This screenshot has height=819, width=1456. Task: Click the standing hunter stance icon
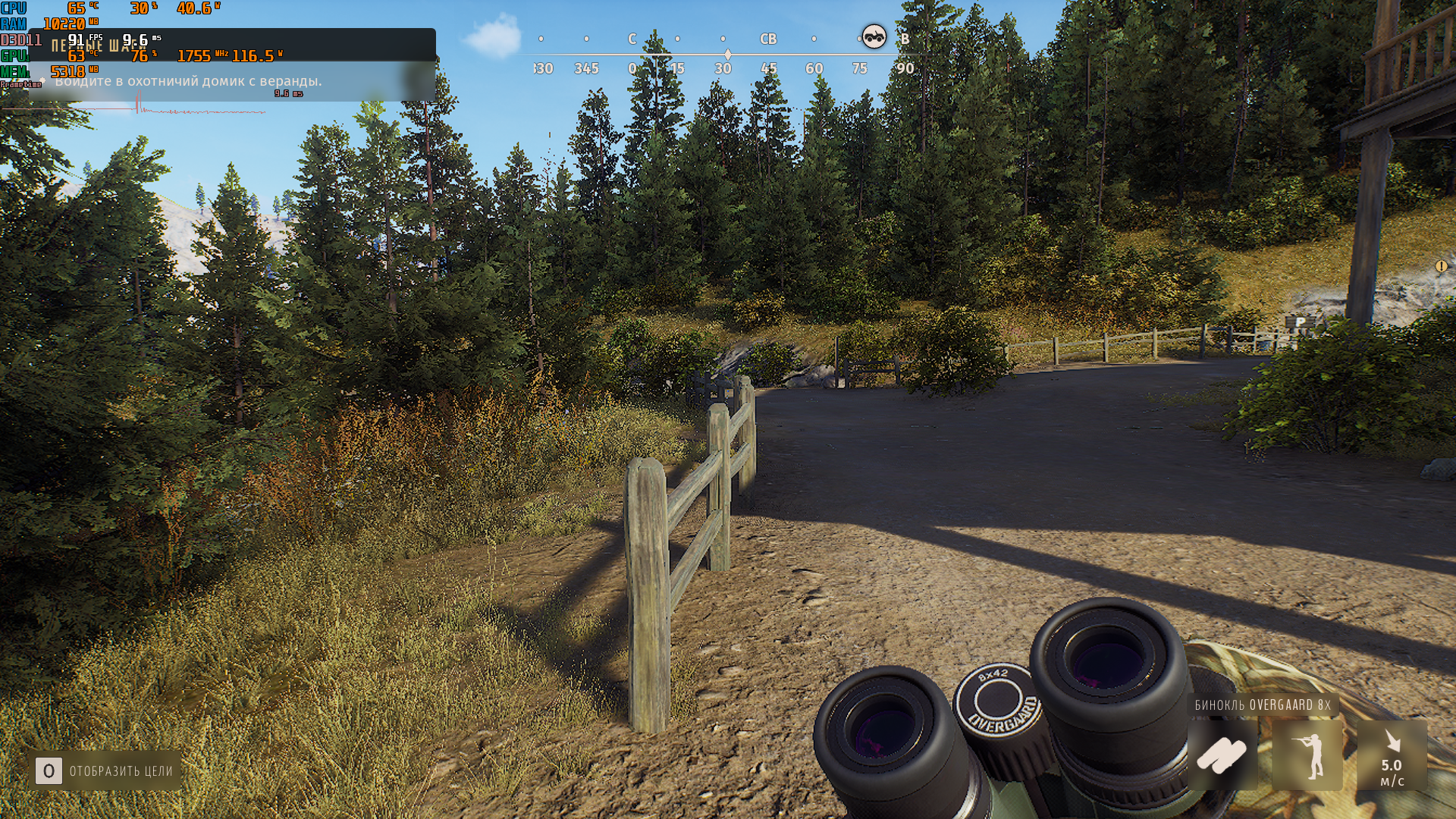tap(1307, 755)
